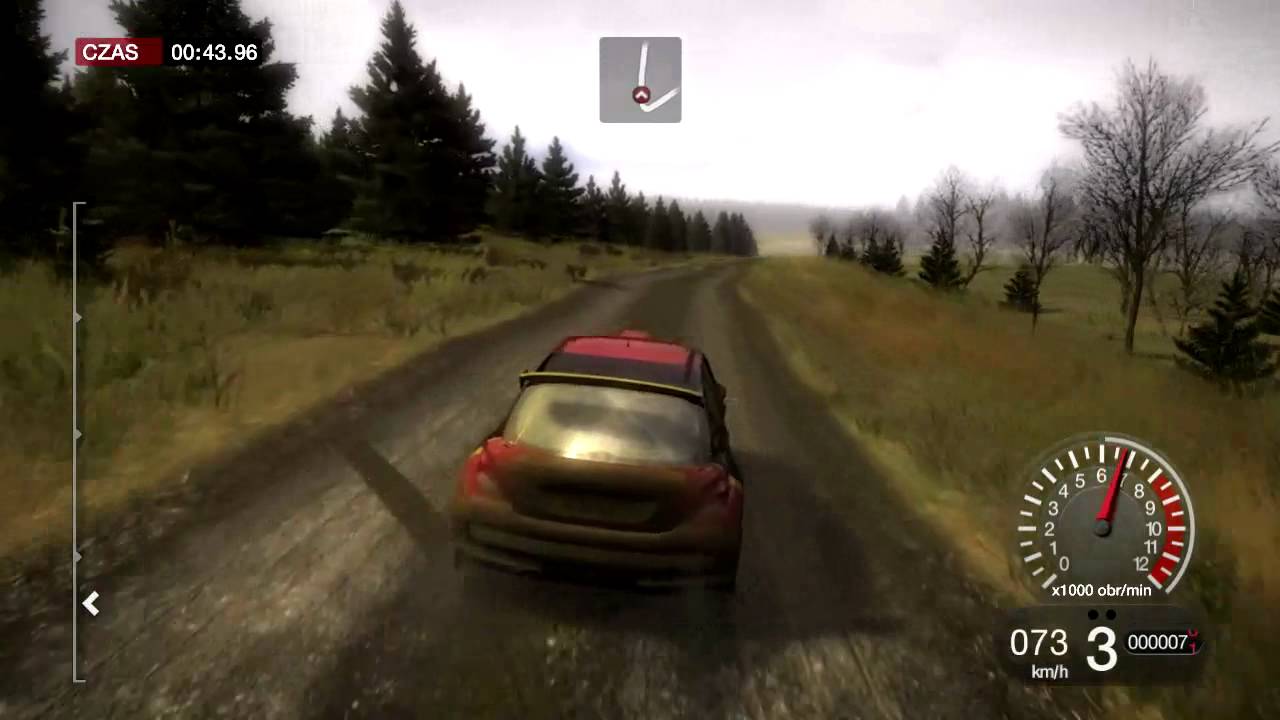Toggle the red hazard symbol beside the odometer

coord(1192,640)
